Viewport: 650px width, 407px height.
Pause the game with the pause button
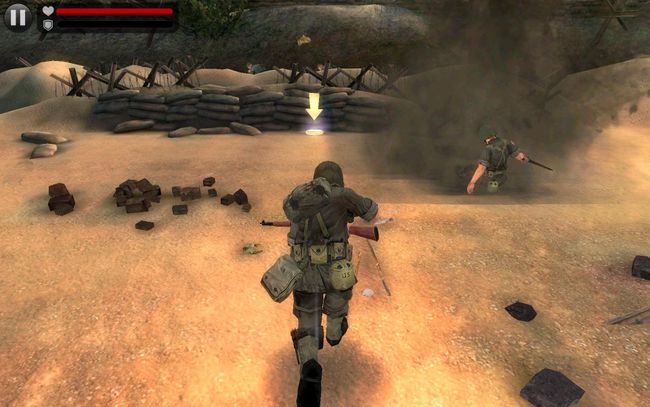[x=18, y=17]
